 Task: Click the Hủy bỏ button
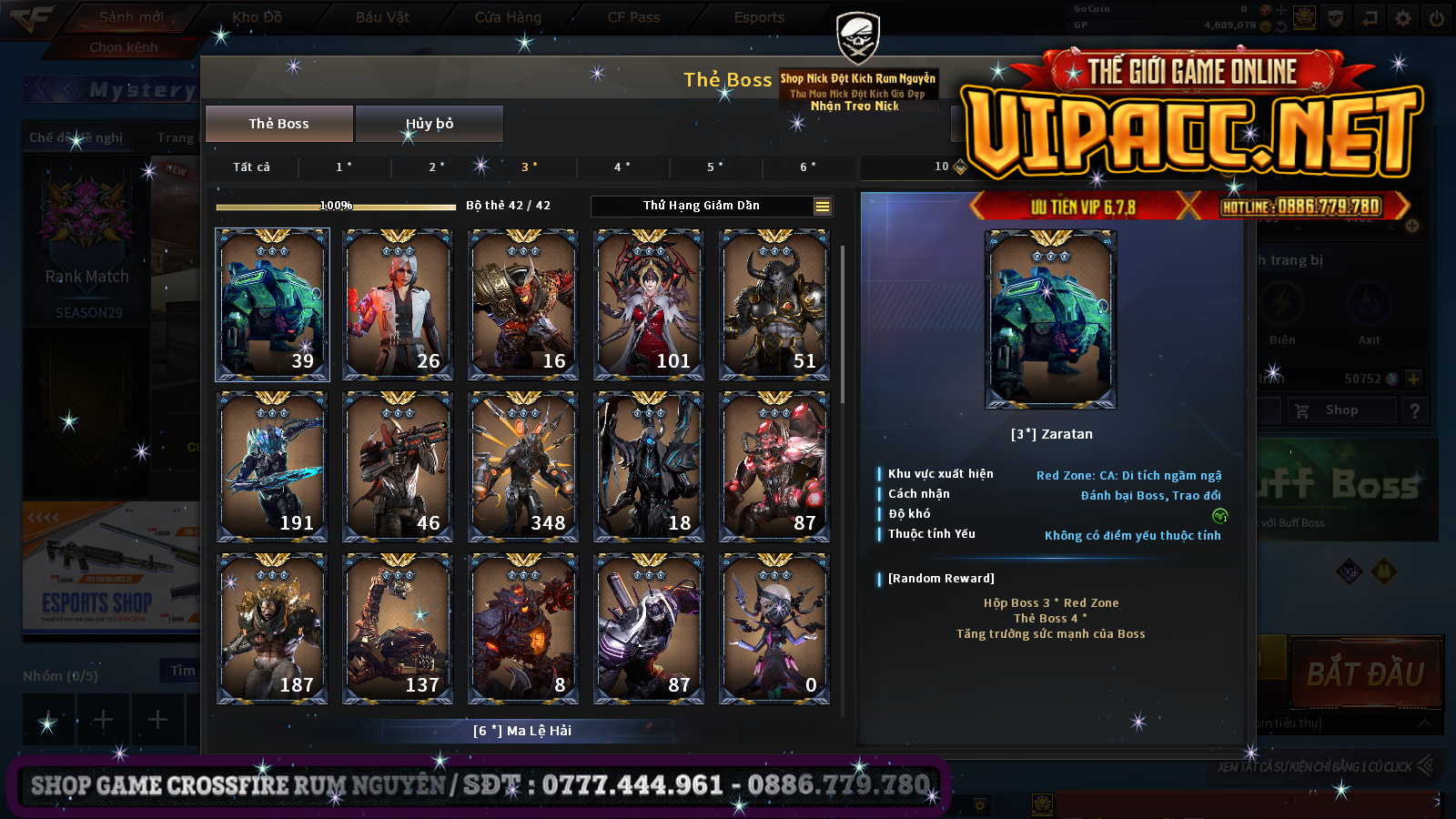429,124
